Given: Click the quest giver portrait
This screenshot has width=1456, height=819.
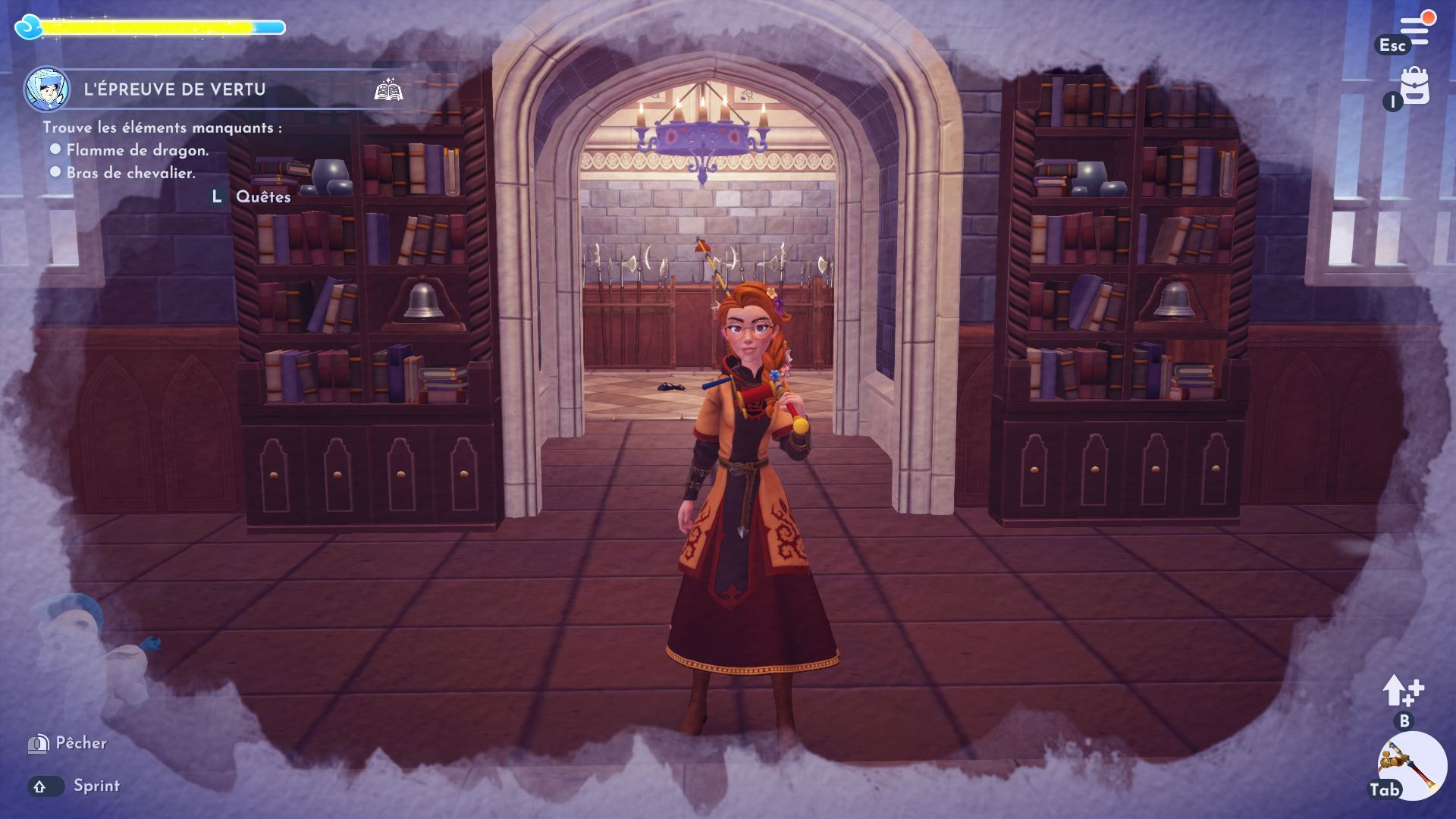Looking at the screenshot, I should coord(47,89).
